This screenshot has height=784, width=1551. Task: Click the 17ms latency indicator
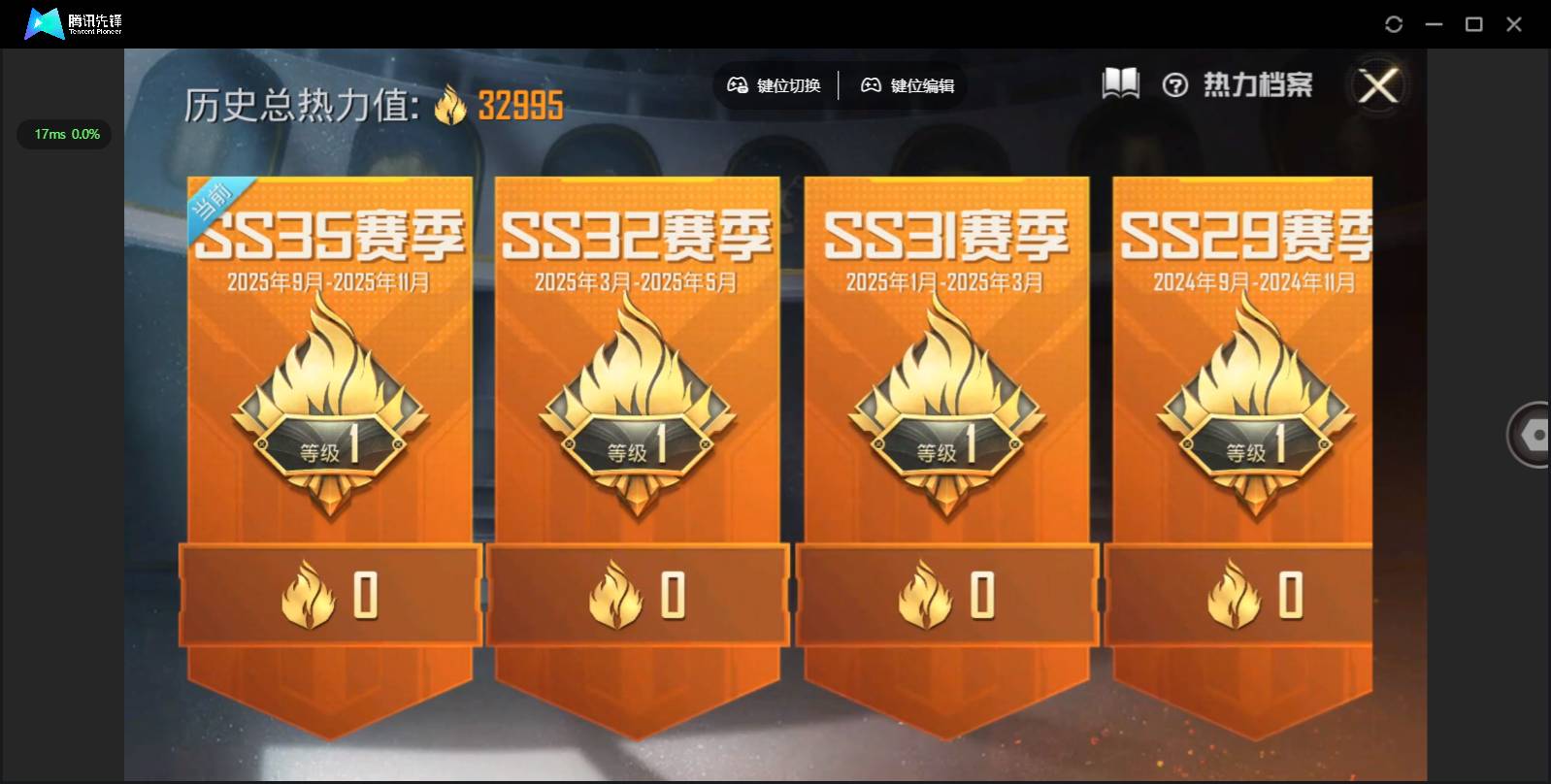[64, 134]
